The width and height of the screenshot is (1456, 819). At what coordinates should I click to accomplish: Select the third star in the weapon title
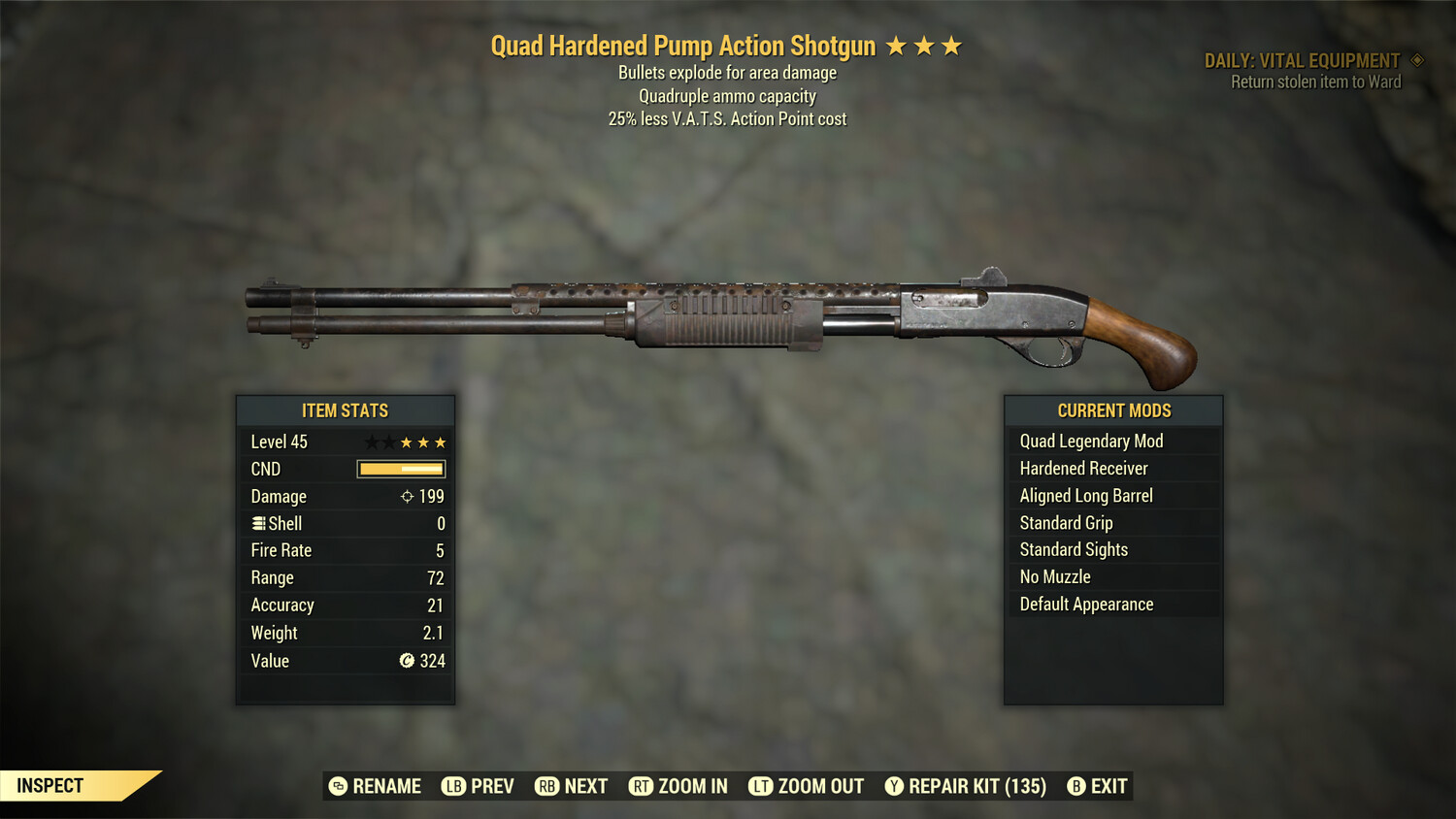coord(951,45)
